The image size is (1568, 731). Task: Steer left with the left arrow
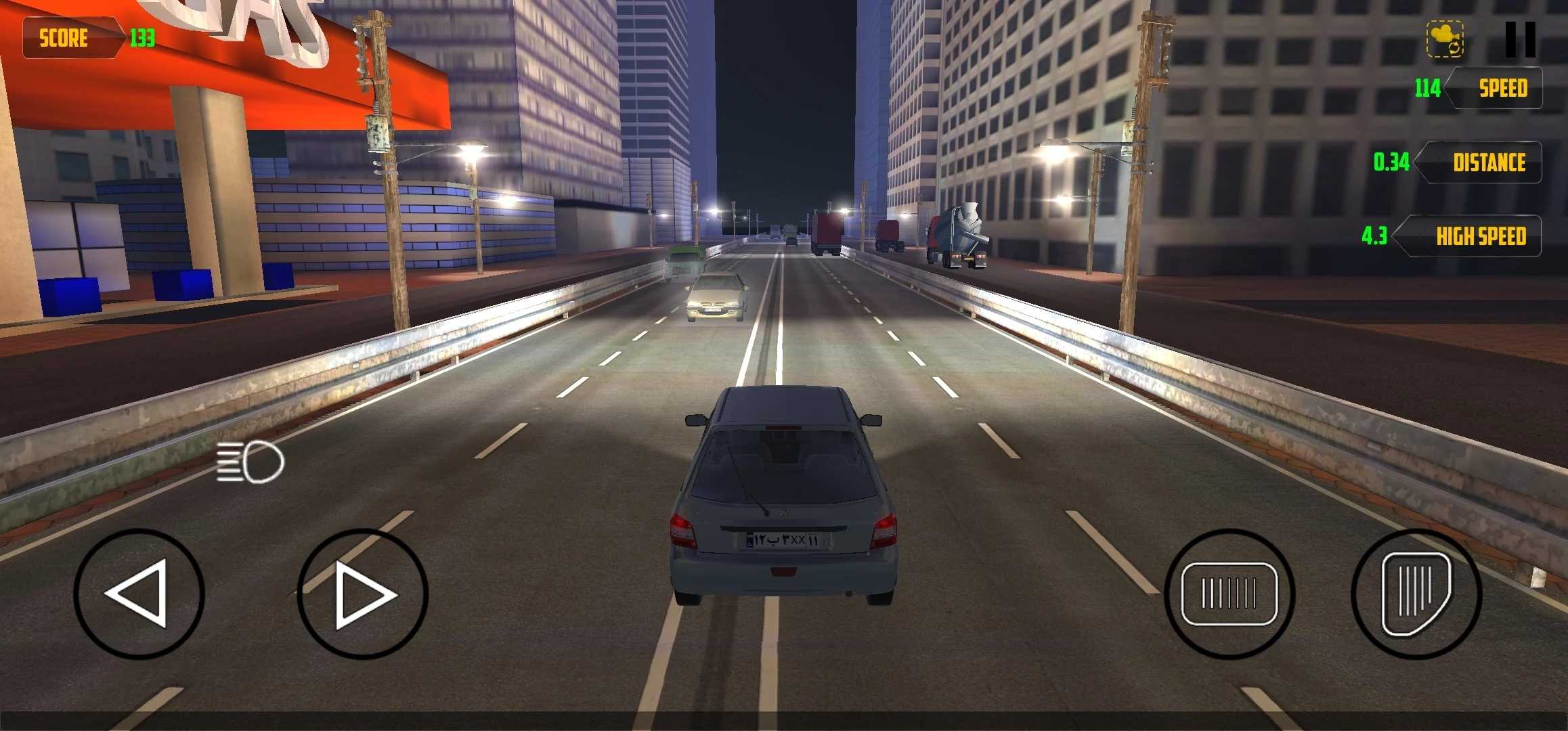(x=139, y=594)
